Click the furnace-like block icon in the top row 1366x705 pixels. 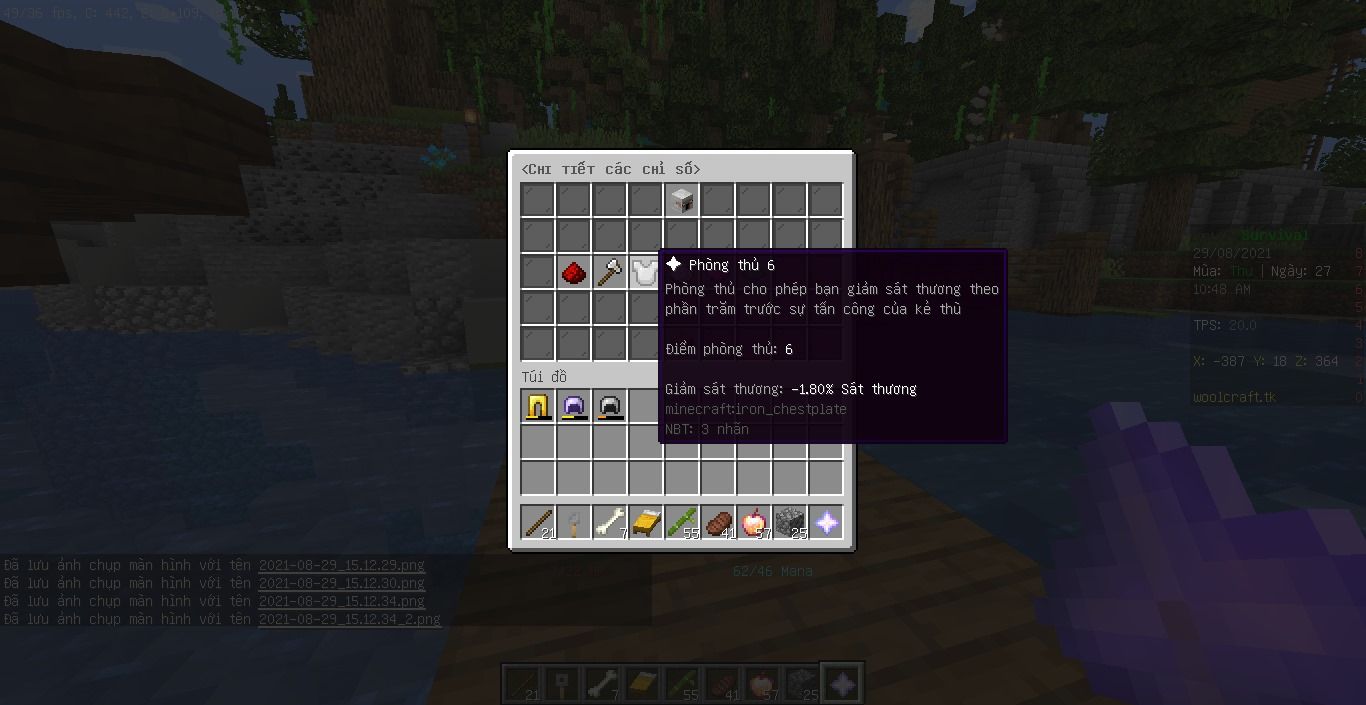pyautogui.click(x=682, y=200)
